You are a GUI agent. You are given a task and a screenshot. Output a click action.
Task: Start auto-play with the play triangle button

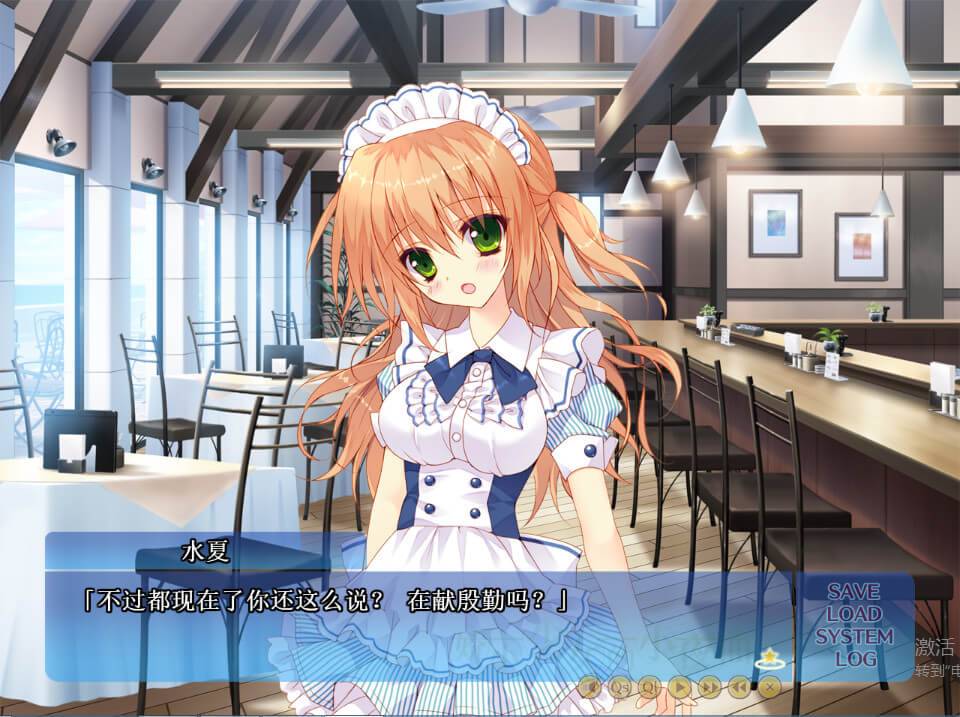[680, 686]
